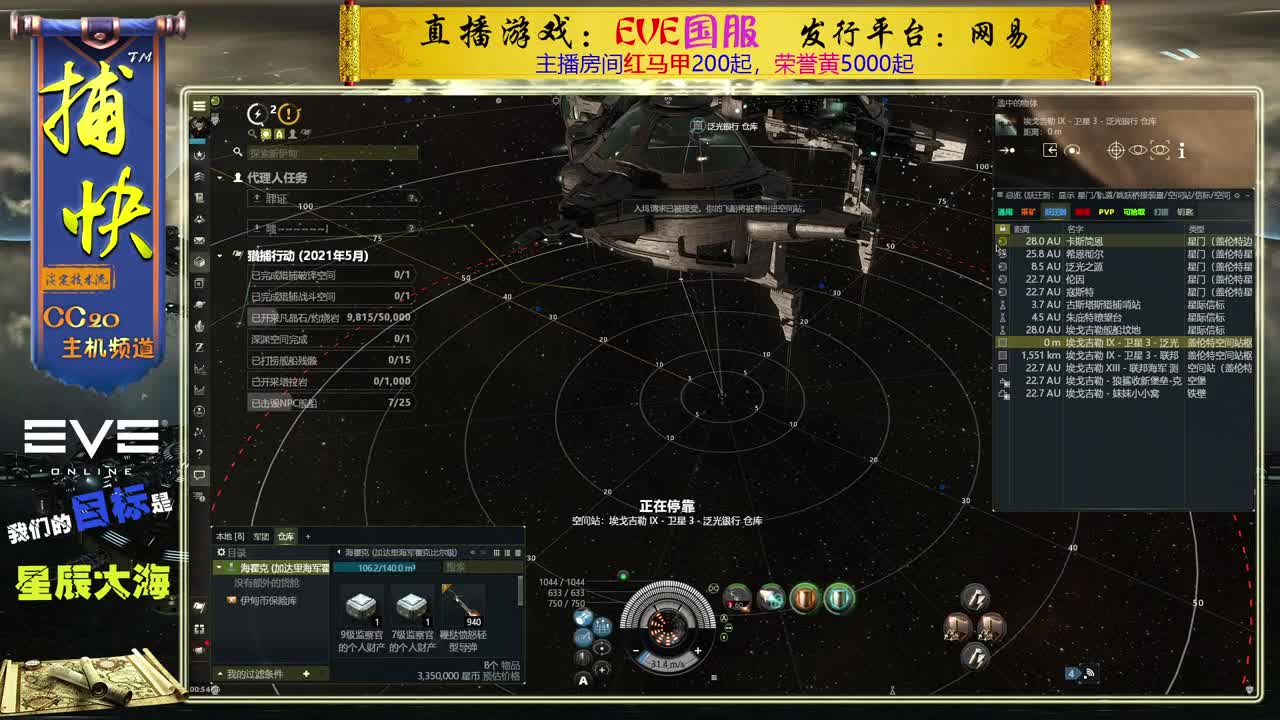This screenshot has width=1280, height=720.
Task: Toggle the padlock in the overview header
Action: pos(1003,226)
